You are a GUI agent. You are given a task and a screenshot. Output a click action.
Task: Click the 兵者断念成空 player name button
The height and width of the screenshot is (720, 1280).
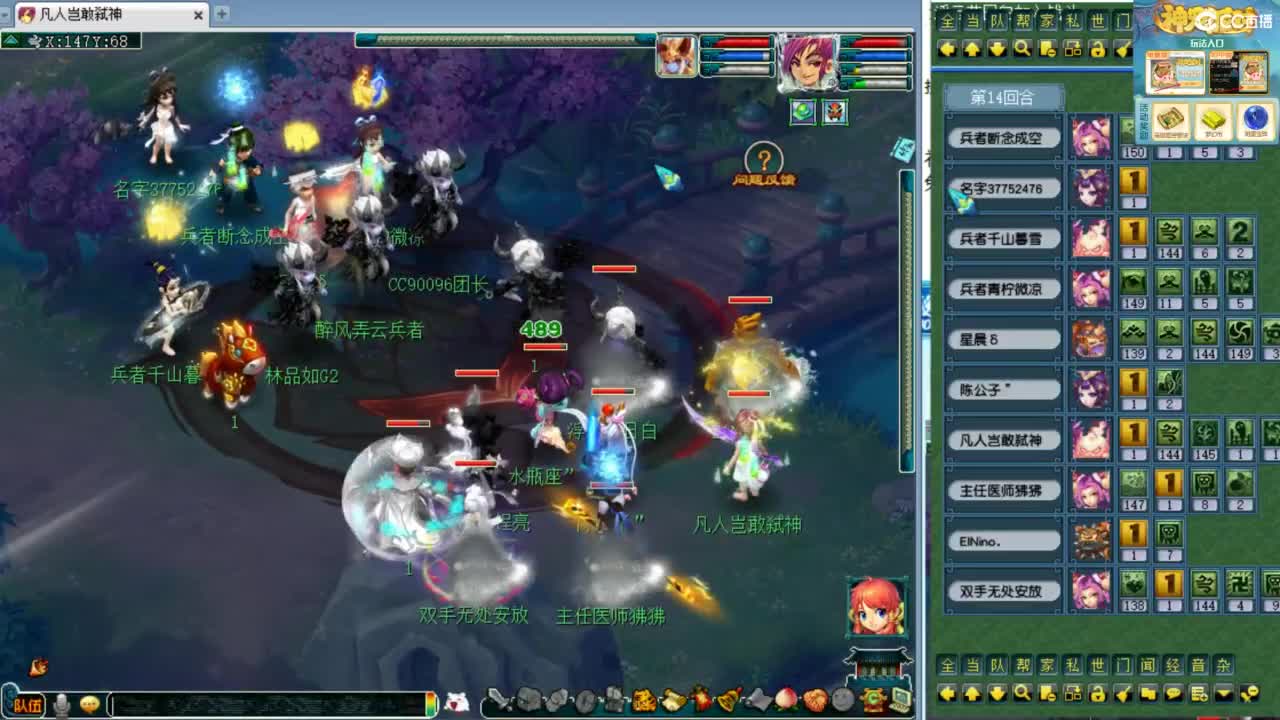point(1002,138)
